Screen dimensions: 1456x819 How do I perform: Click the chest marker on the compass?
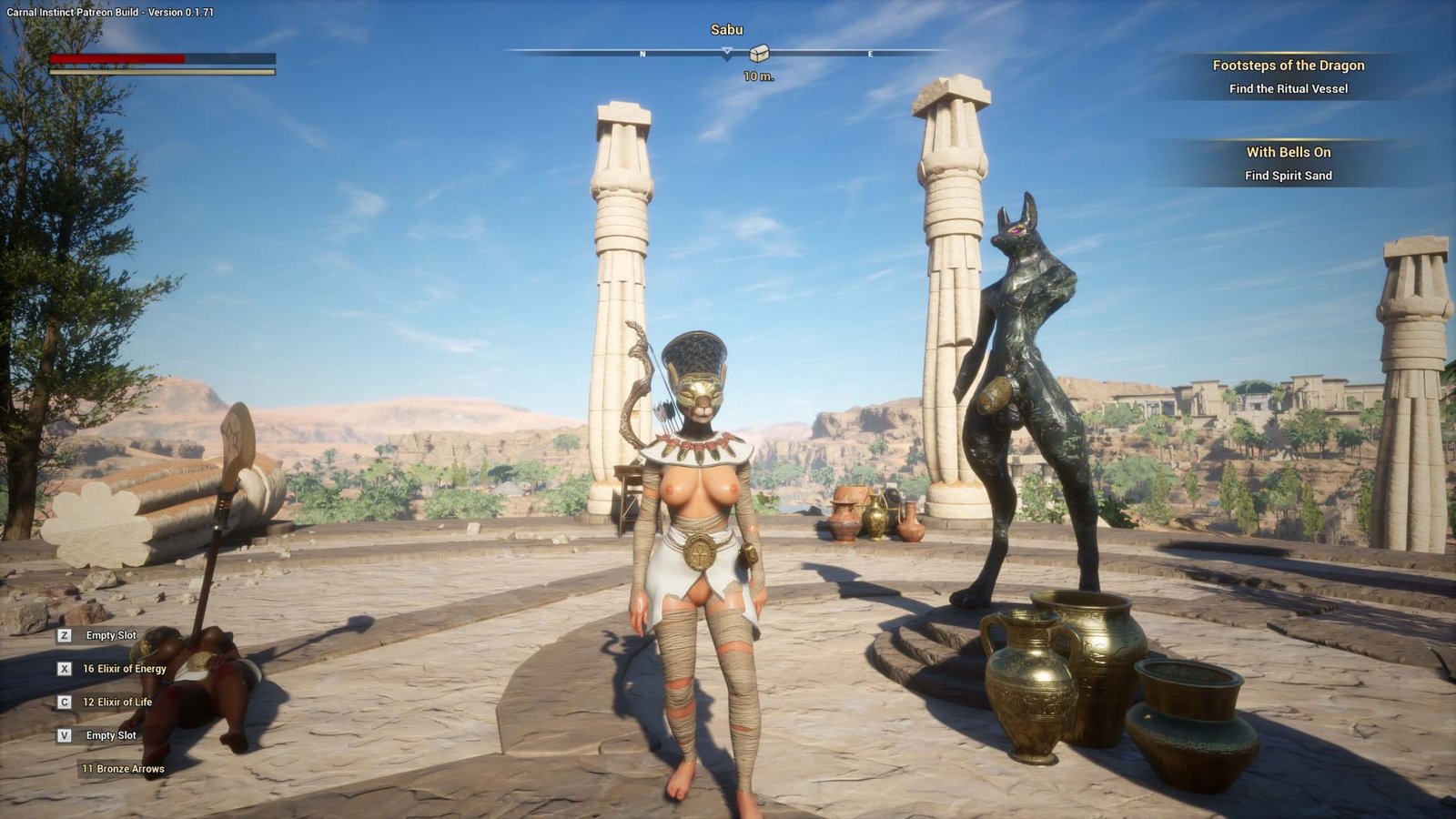pos(759,54)
